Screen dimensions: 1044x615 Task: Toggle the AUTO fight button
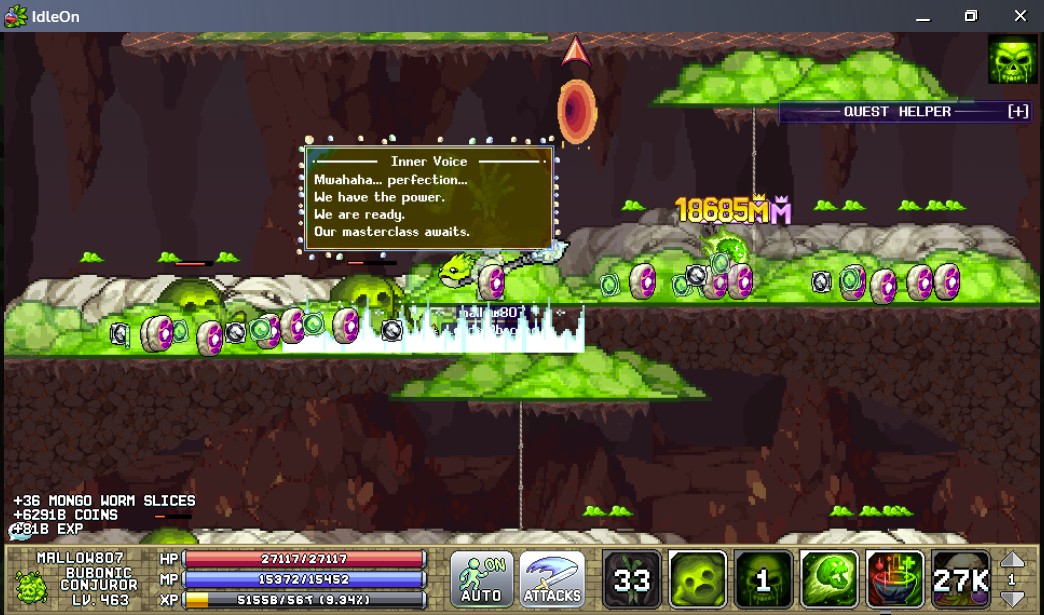[x=481, y=579]
